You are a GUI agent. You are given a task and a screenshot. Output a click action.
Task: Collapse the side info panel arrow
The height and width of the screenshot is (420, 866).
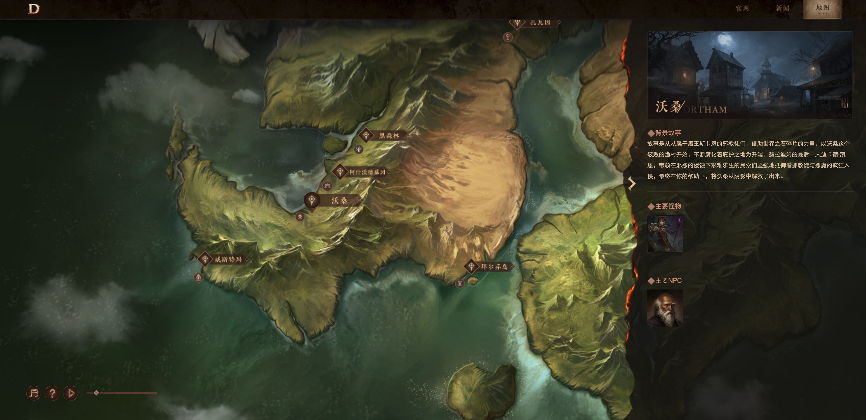click(x=631, y=183)
